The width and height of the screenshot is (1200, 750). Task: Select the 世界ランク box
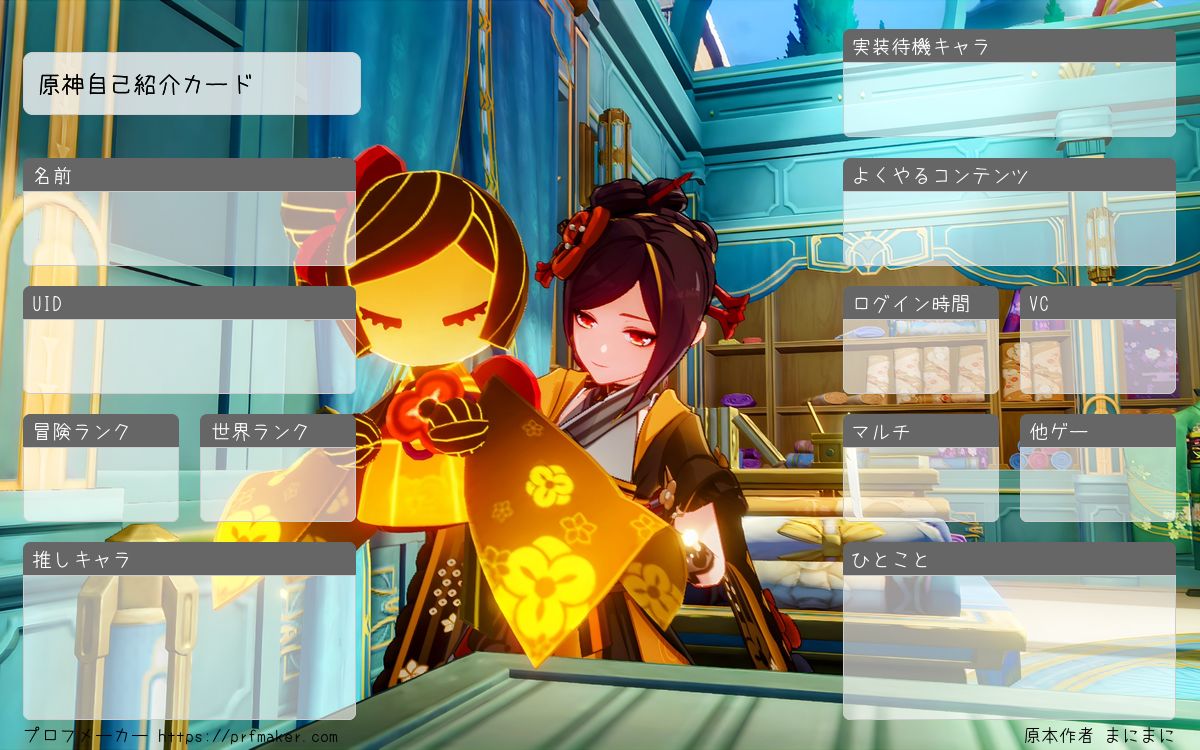tap(278, 484)
